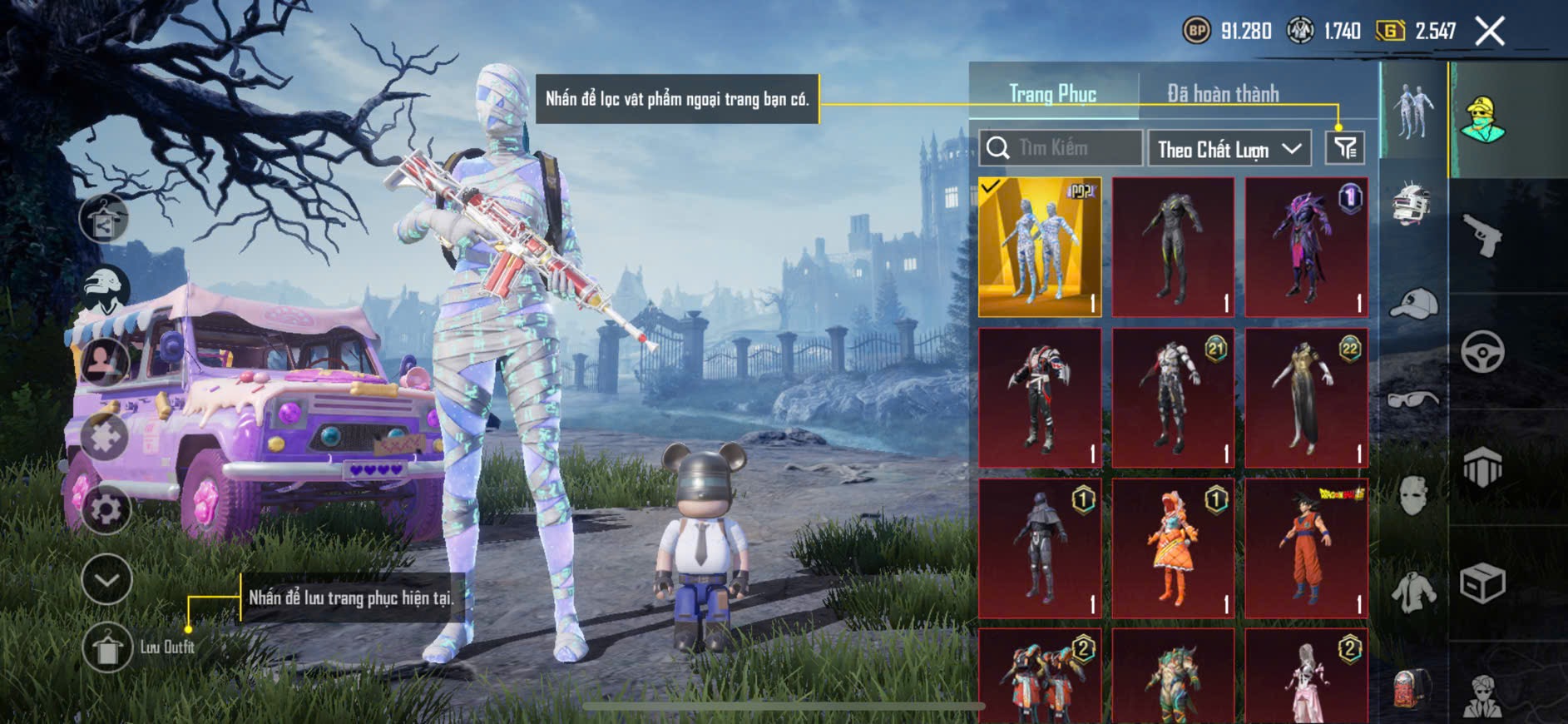Open the steering wheel vehicle section

pyautogui.click(x=1482, y=352)
